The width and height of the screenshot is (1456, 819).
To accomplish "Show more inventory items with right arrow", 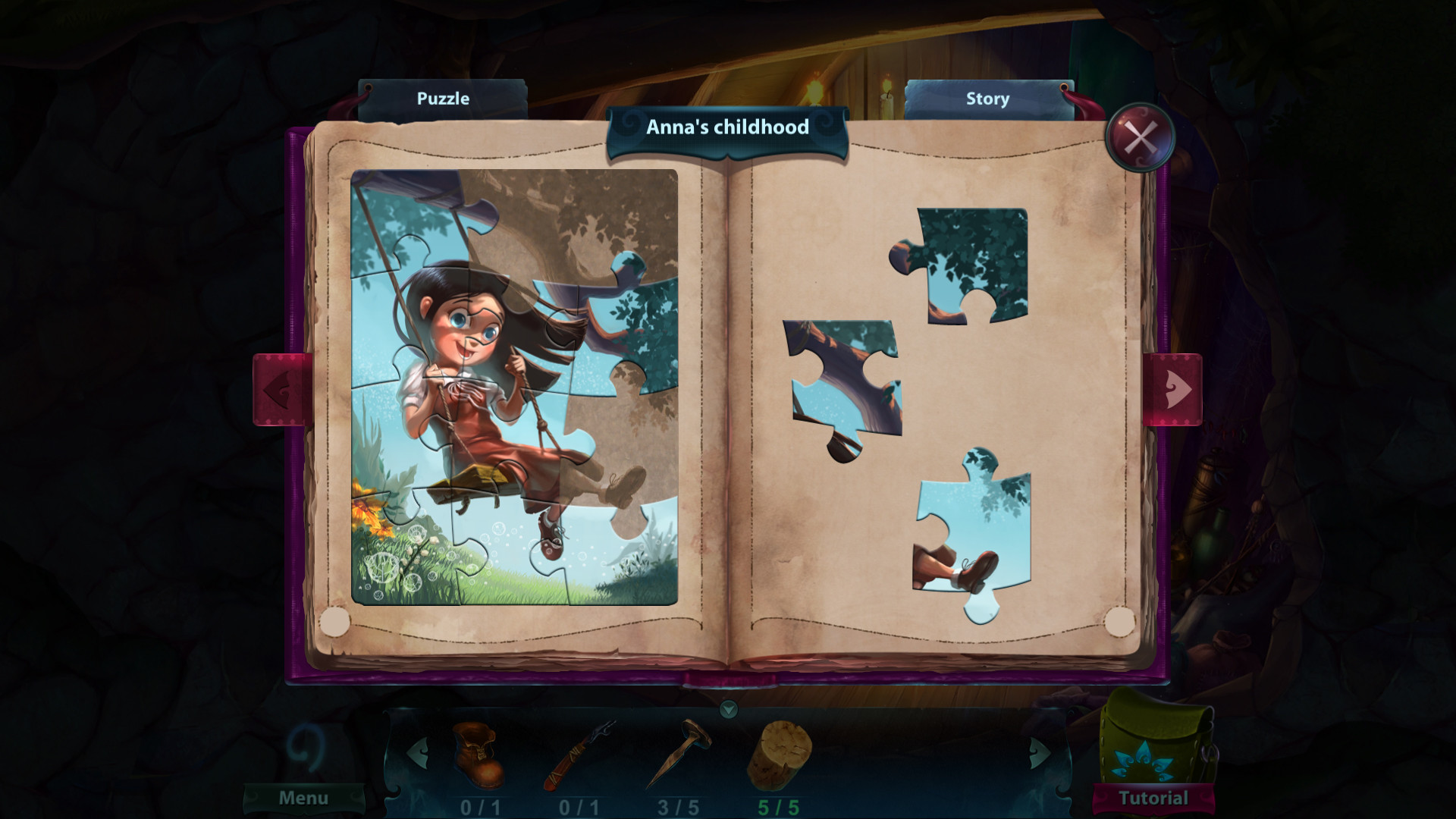I will 1039,753.
